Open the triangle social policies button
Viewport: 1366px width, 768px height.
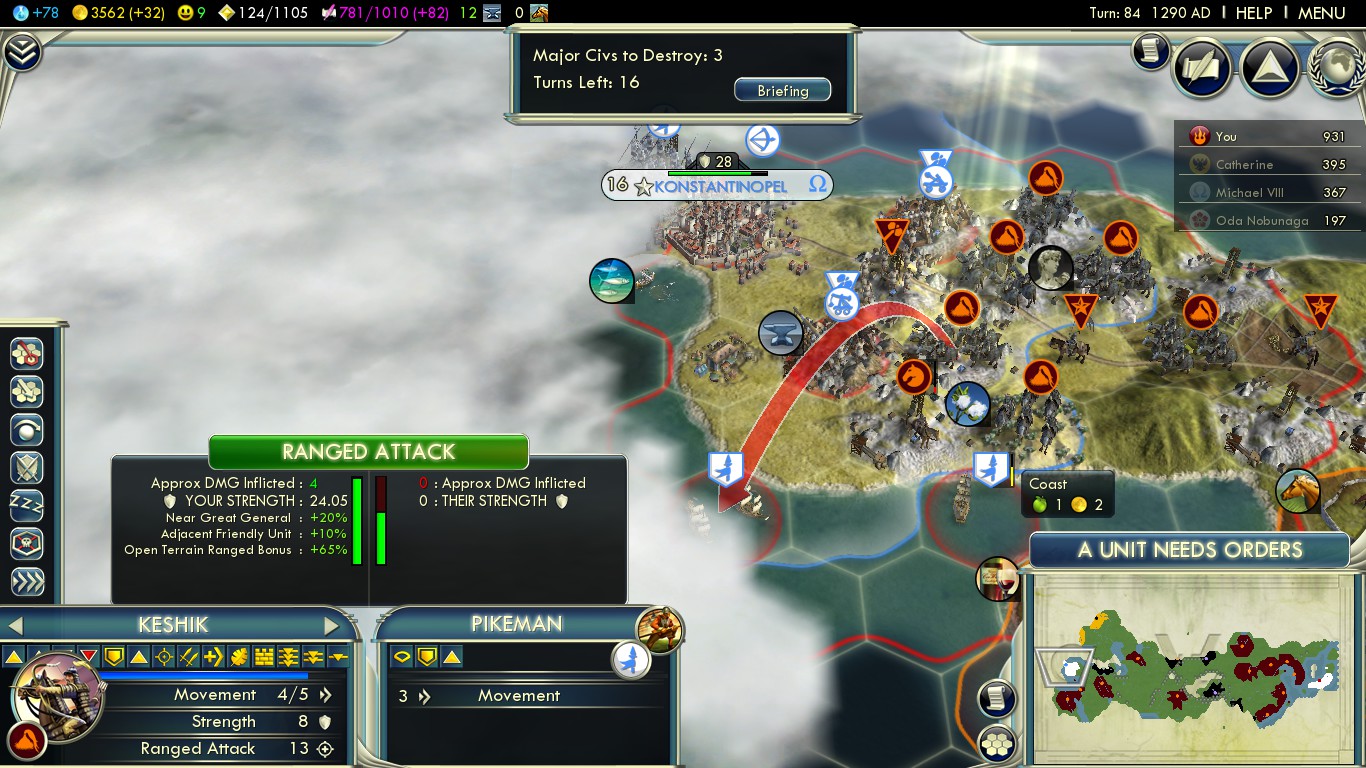click(1269, 68)
